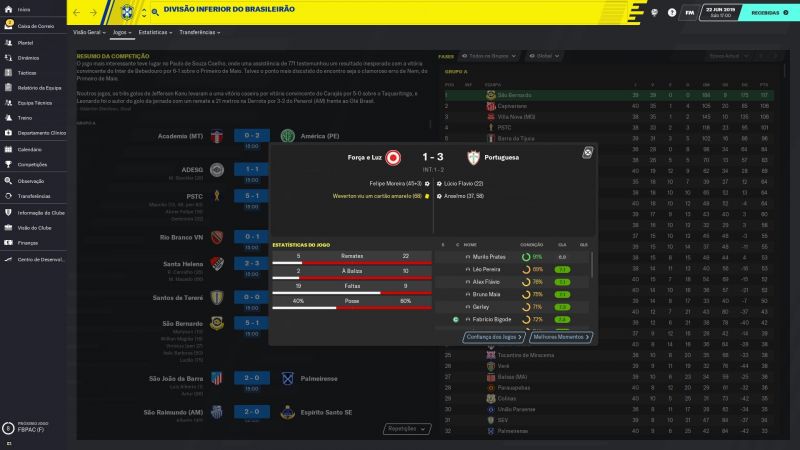The image size is (800, 450).
Task: Go back with the left arrow
Action: pyautogui.click(x=79, y=13)
